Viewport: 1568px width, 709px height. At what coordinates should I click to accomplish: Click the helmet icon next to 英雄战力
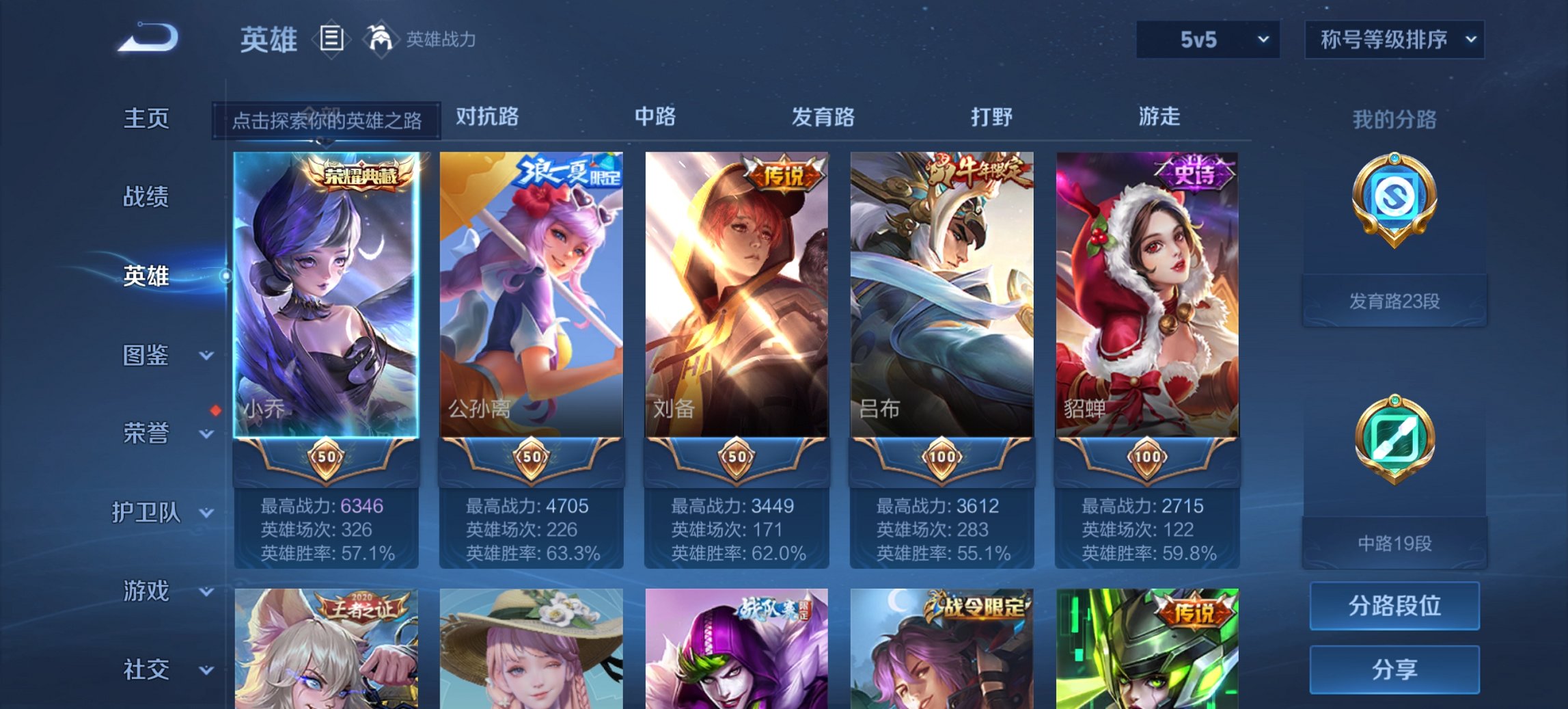(x=381, y=39)
